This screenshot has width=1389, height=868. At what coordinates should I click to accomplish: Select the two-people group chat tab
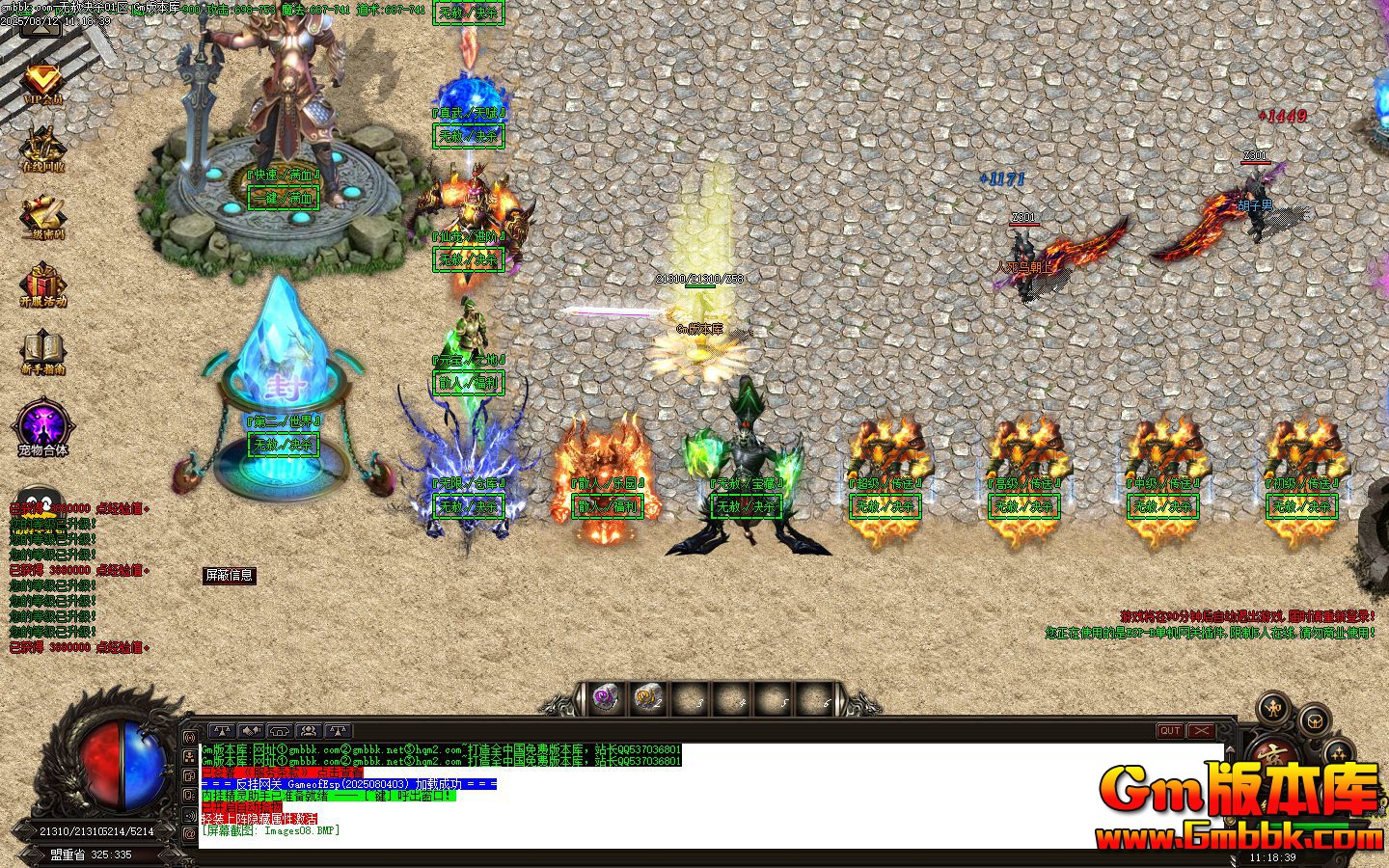pyautogui.click(x=309, y=731)
